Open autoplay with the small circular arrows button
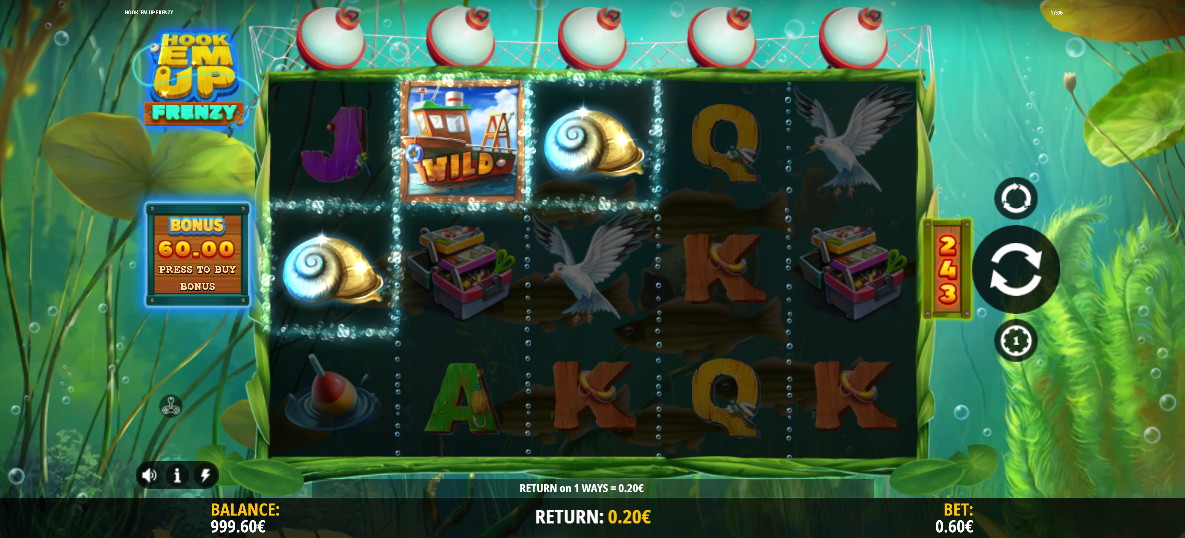This screenshot has width=1185, height=538. click(x=1015, y=198)
